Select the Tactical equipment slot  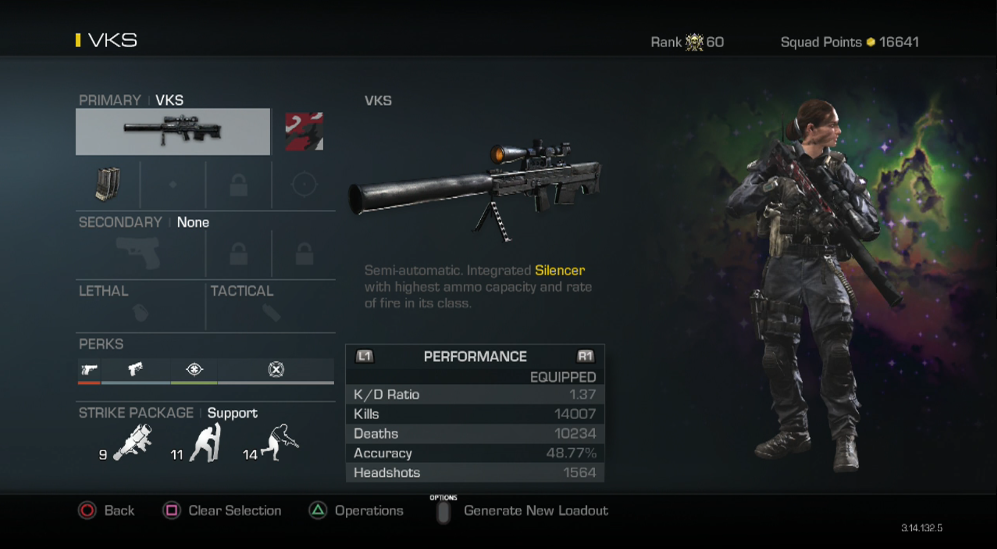pos(270,312)
